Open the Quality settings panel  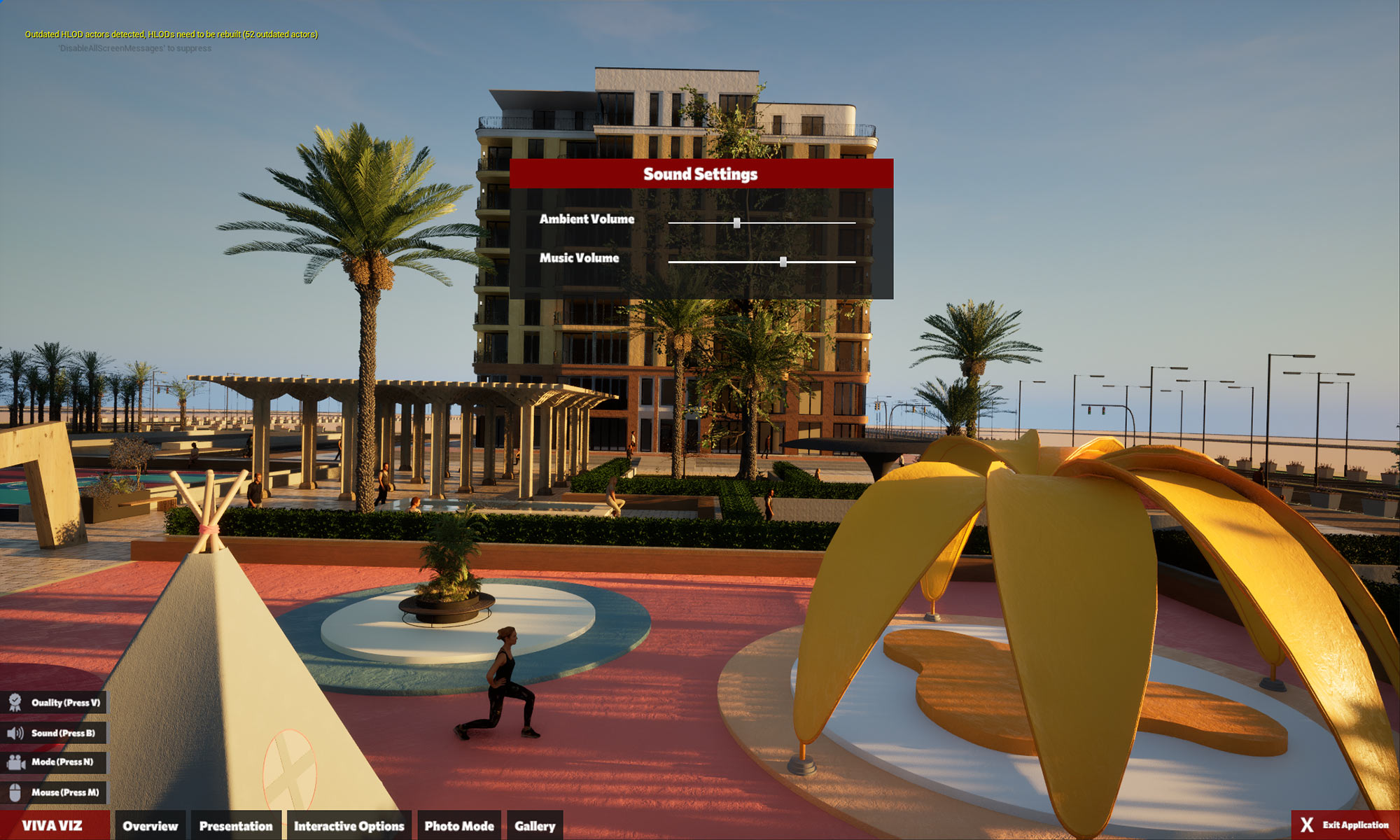tap(54, 703)
